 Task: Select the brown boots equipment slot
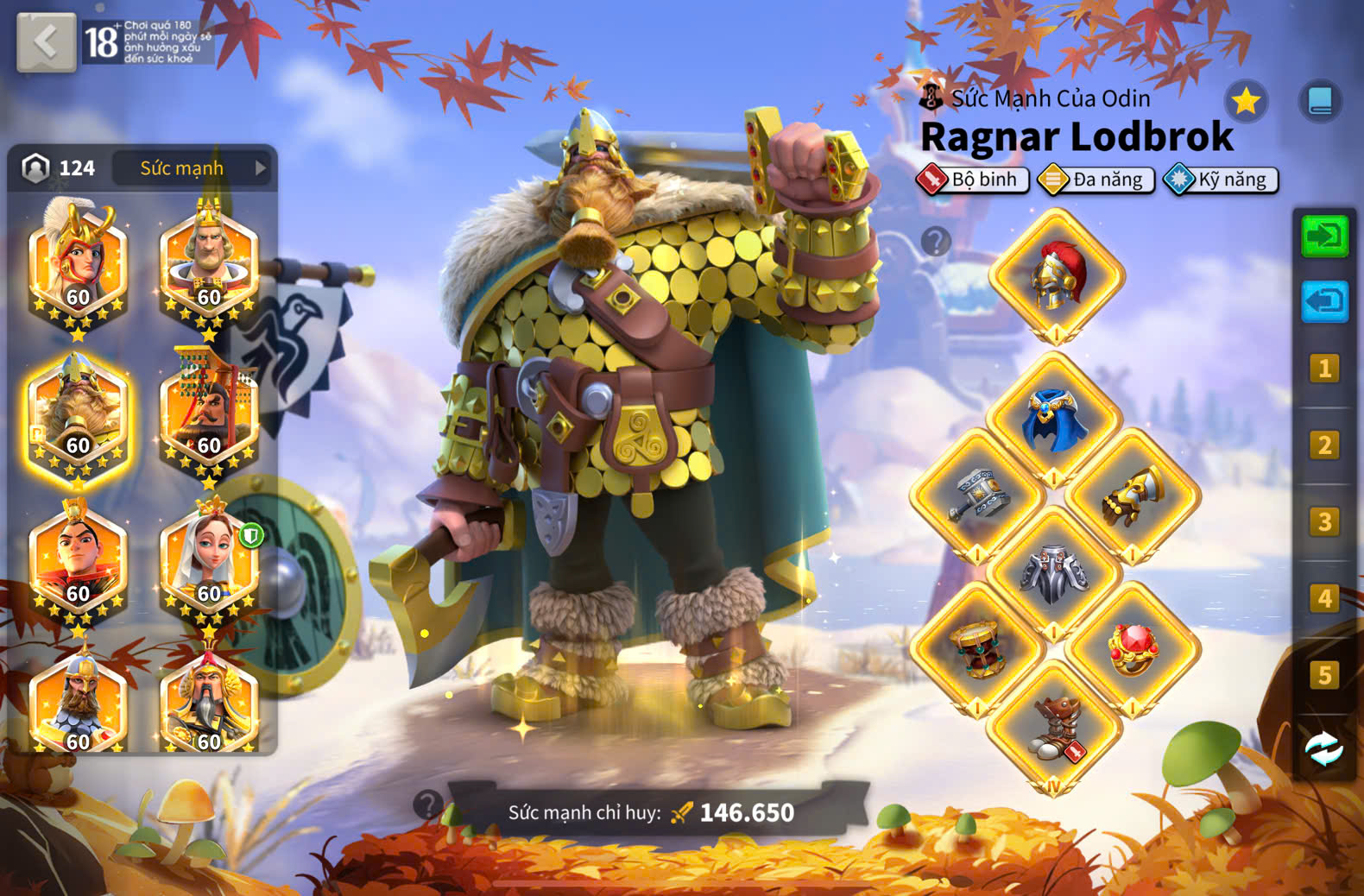pyautogui.click(x=1054, y=727)
